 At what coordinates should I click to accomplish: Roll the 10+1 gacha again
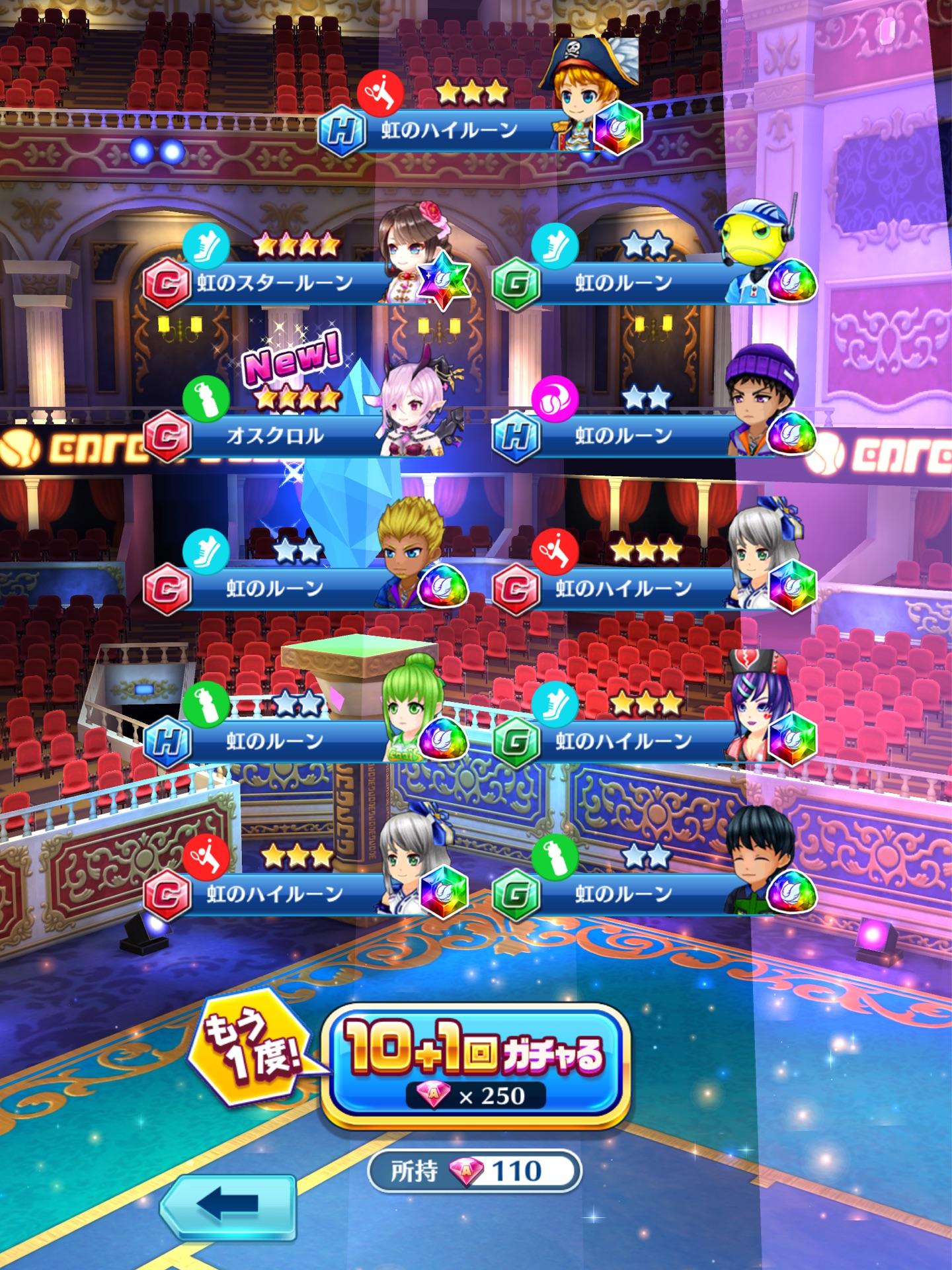tap(475, 1058)
